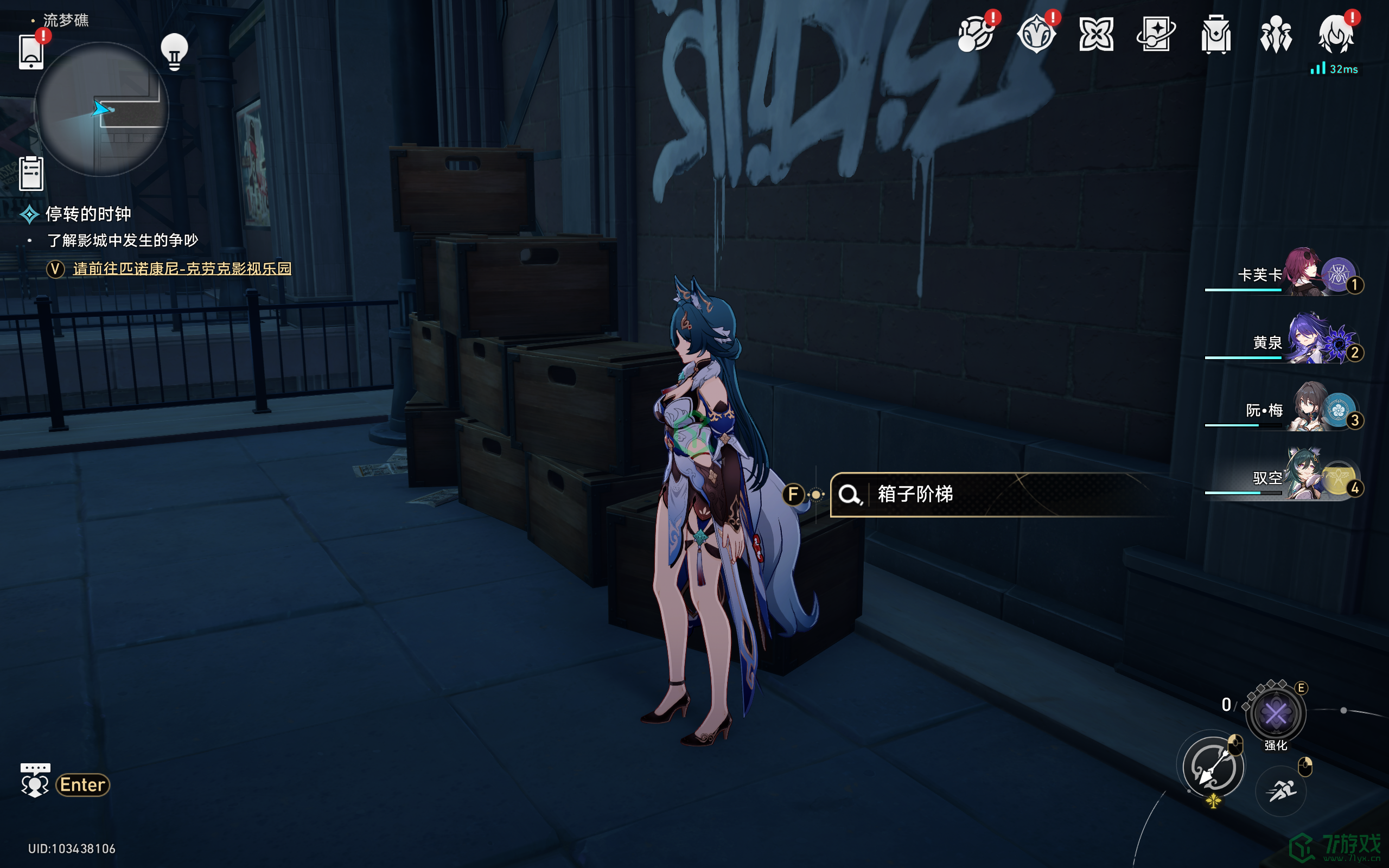Open the warp star-card icon
This screenshot has width=1389, height=868.
pos(1156,34)
